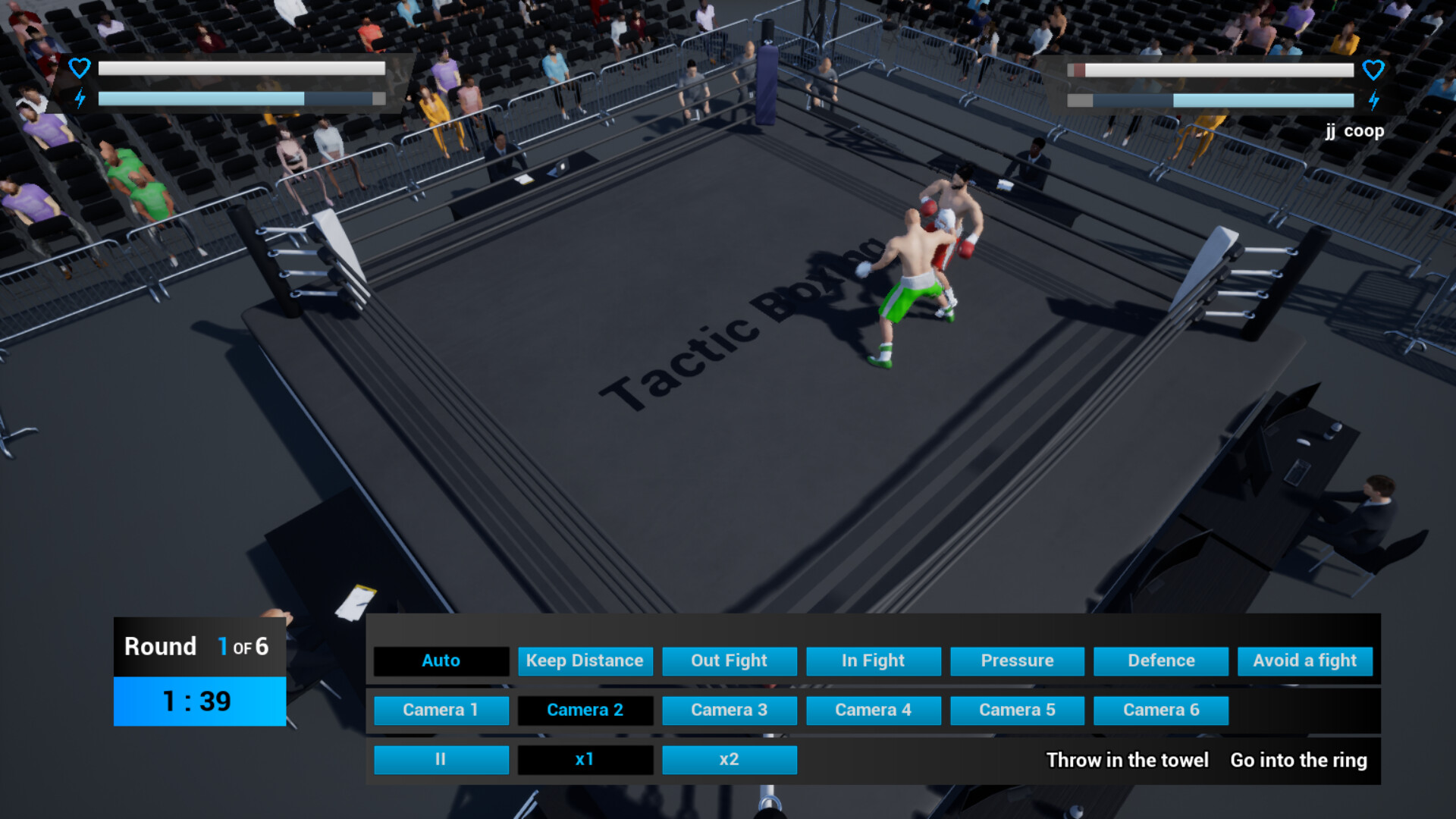
Task: Activate the Defence tactic
Action: pyautogui.click(x=1160, y=661)
